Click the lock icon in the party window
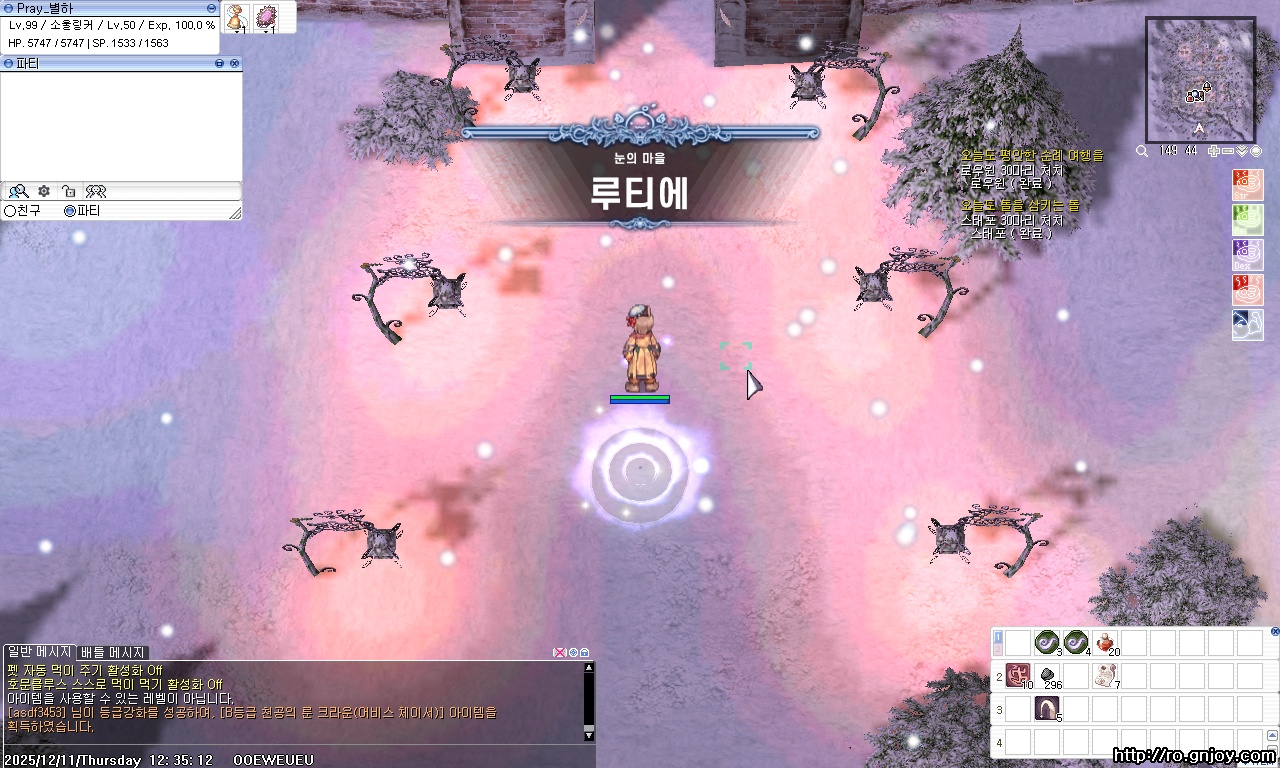Image resolution: width=1280 pixels, height=768 pixels. 70,192
